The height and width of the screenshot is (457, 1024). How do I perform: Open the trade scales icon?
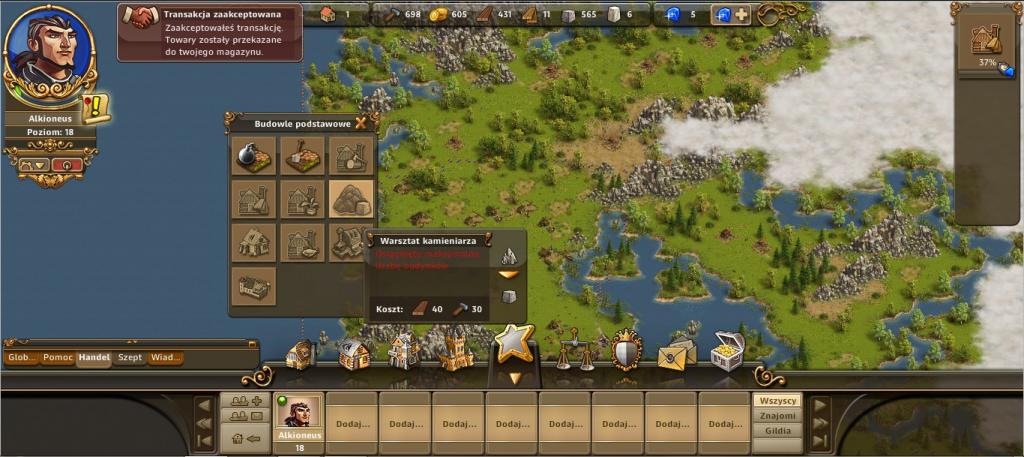[573, 349]
